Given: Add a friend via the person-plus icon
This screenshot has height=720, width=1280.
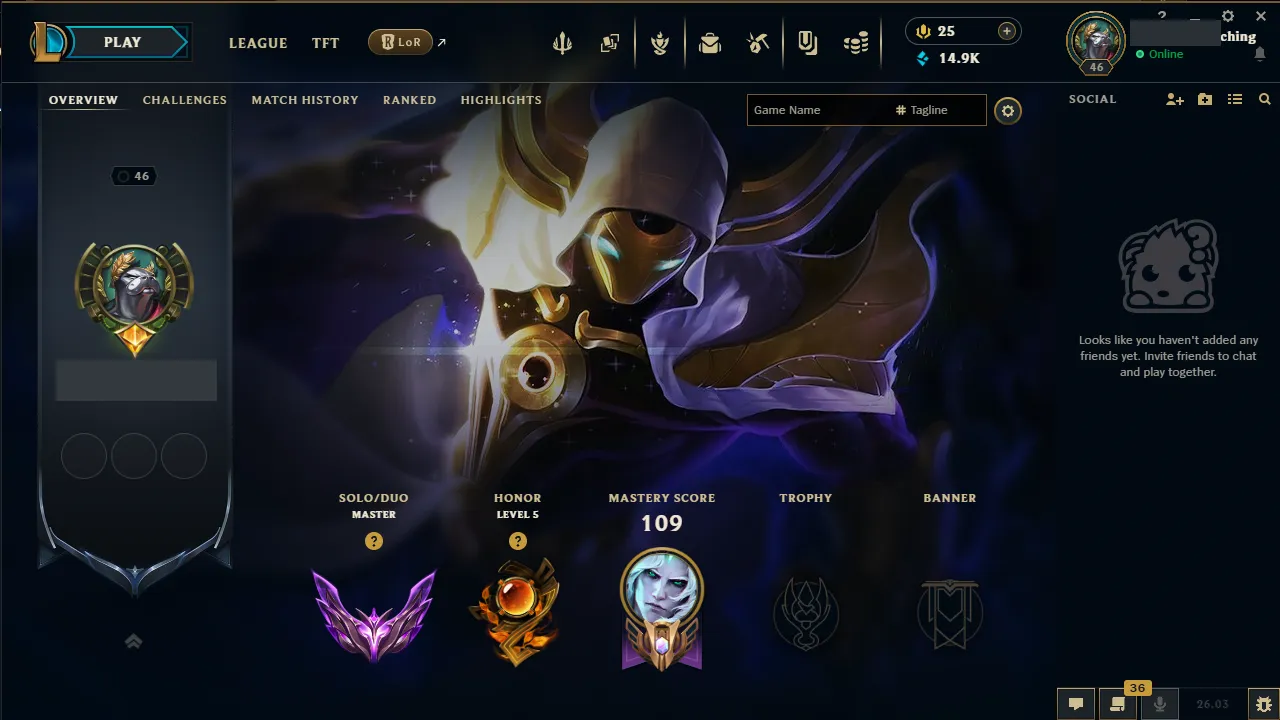Looking at the screenshot, I should (1174, 99).
